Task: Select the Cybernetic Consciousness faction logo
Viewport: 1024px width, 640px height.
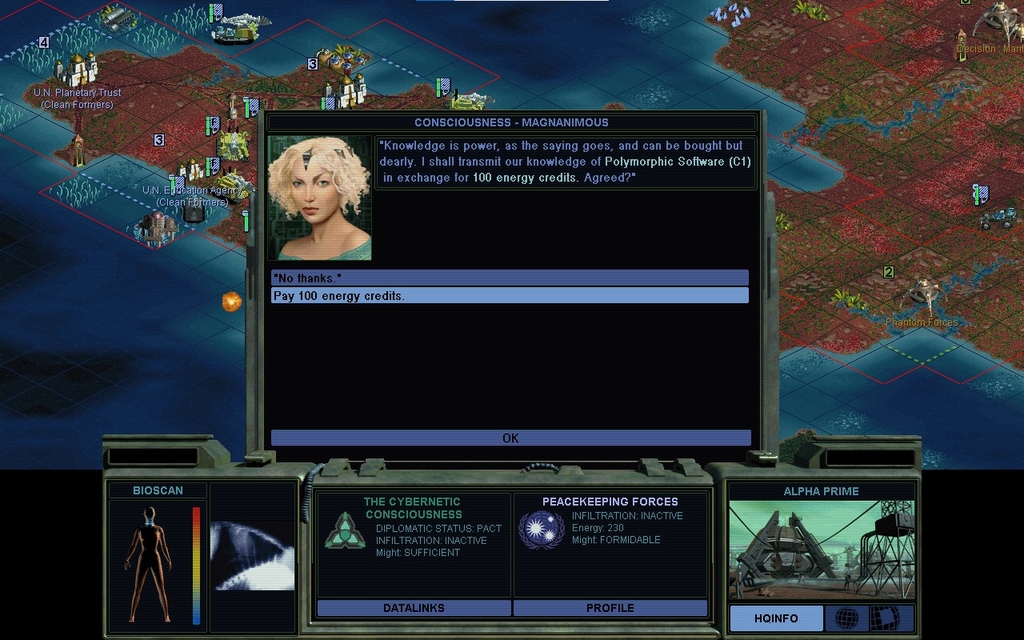Action: 344,531
